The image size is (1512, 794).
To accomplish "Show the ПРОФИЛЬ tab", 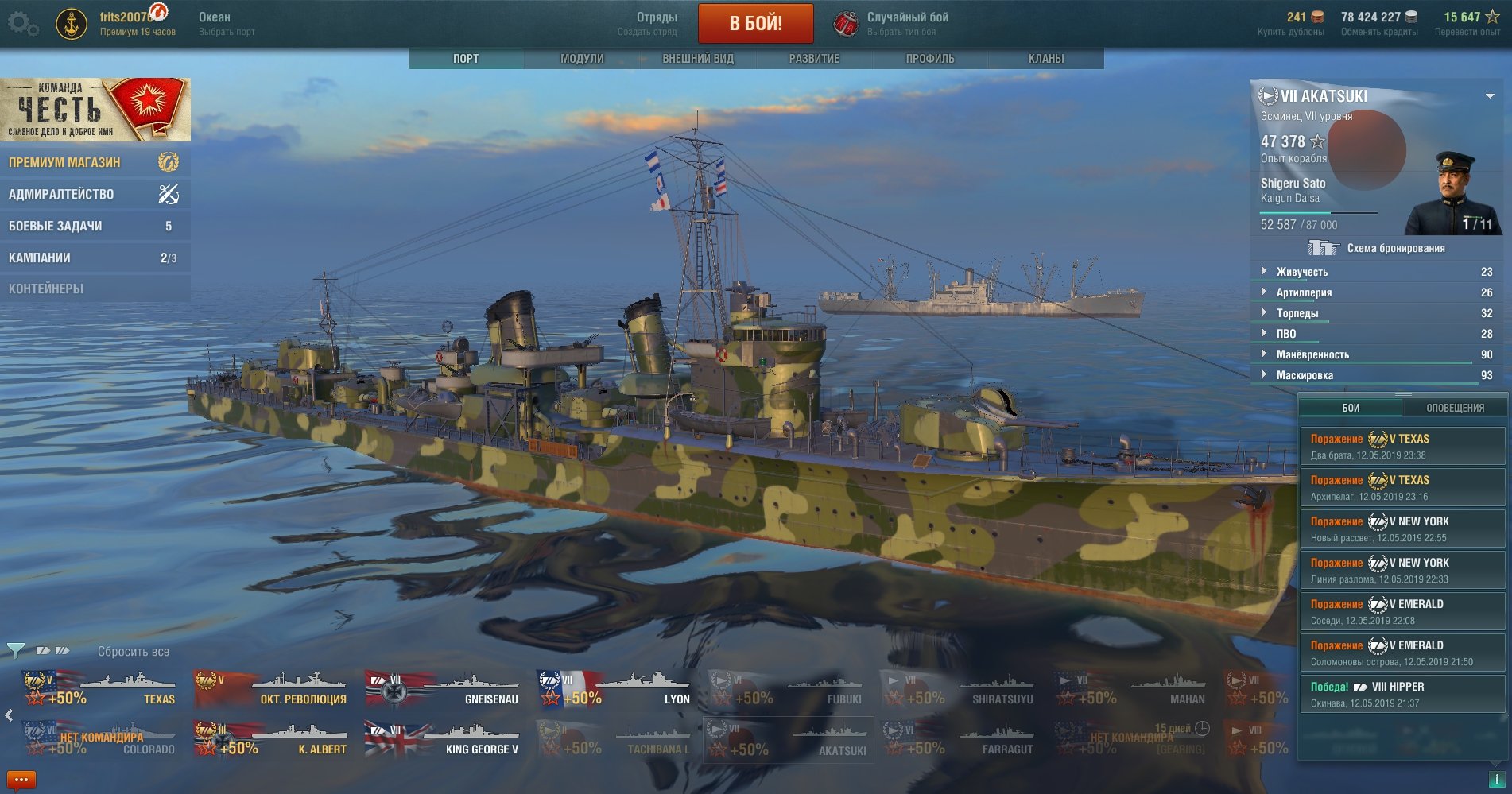I will coord(930,59).
